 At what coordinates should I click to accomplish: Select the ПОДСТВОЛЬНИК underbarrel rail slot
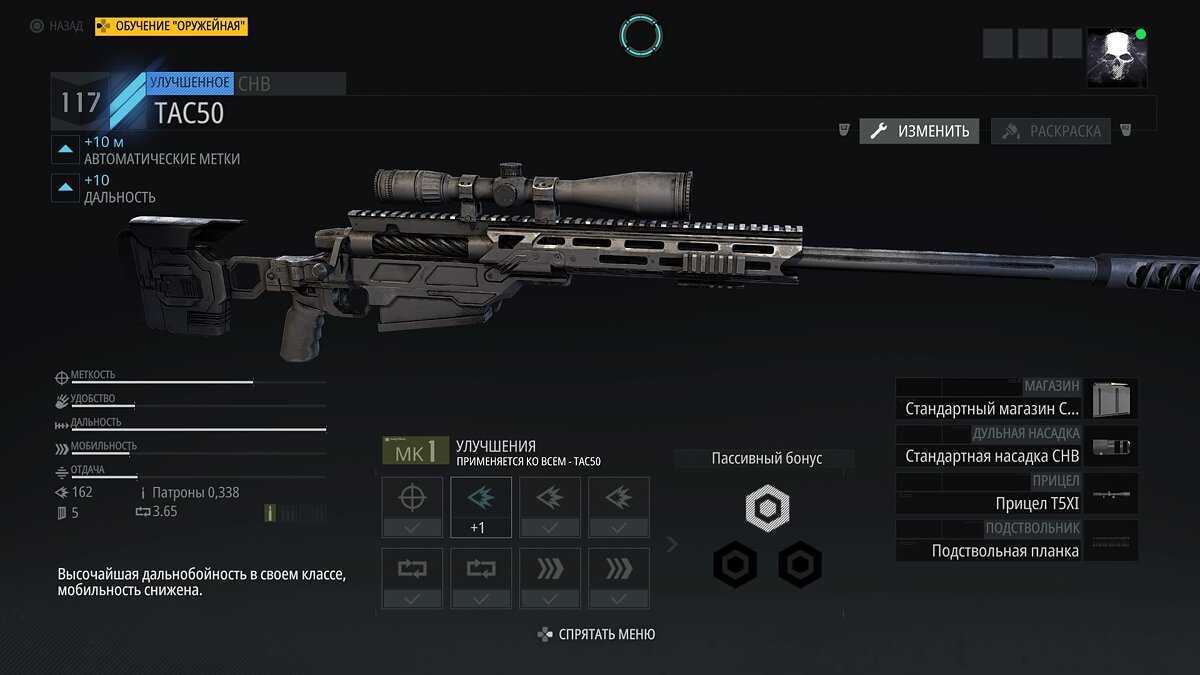pos(1016,541)
